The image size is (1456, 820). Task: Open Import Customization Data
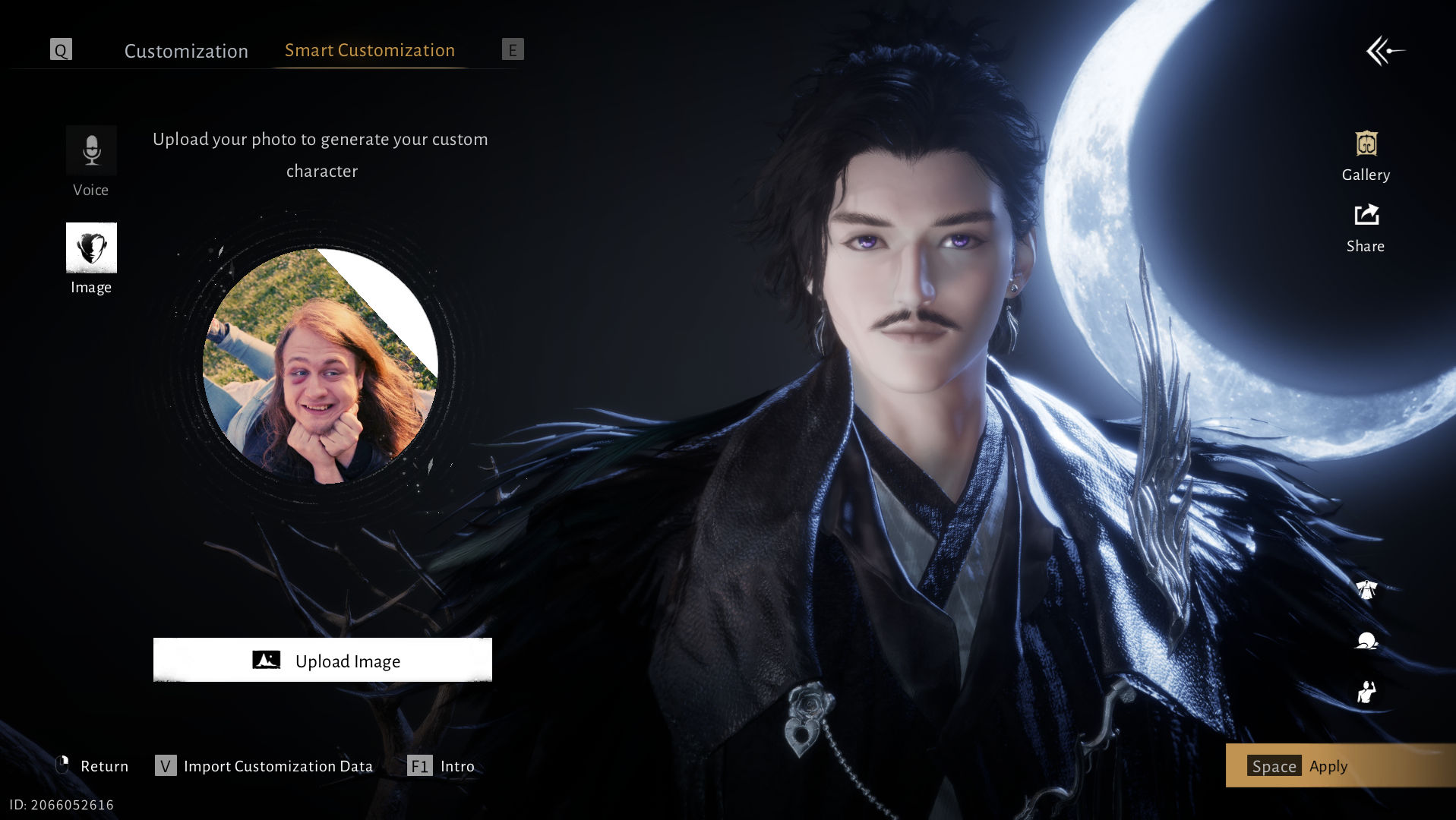264,766
